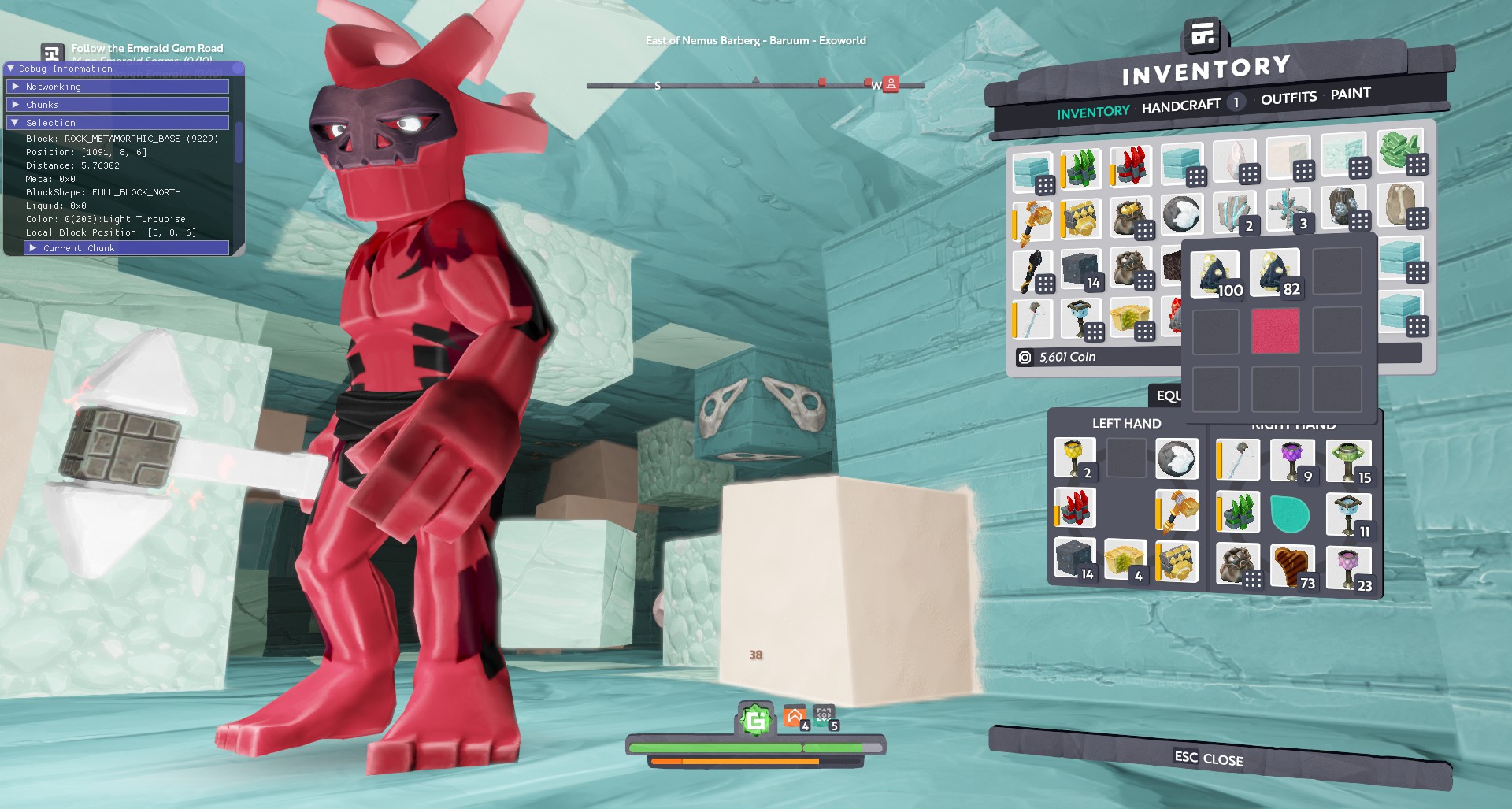Select the green torch stack of 15
This screenshot has height=809, width=1512.
[x=1347, y=461]
